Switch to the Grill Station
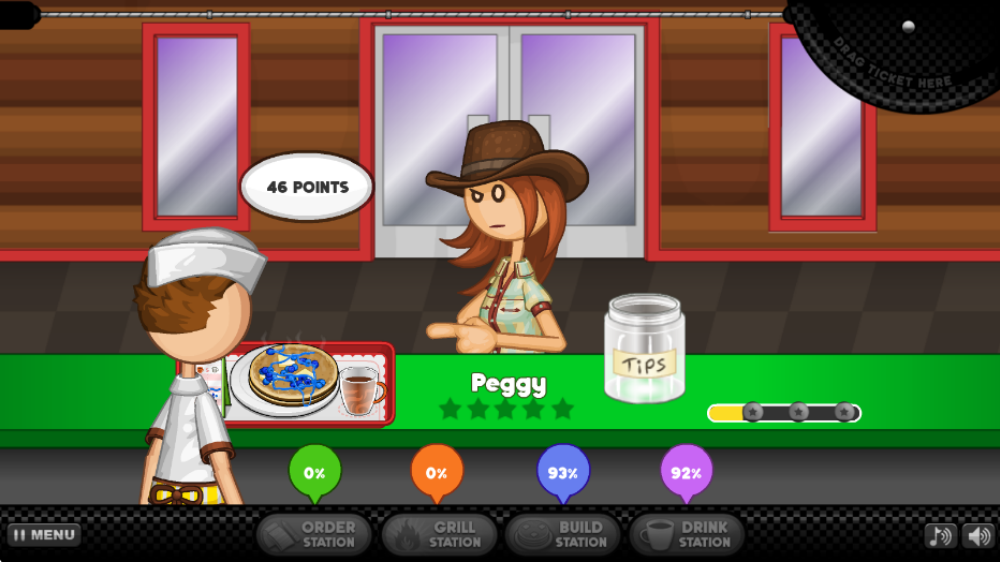Viewport: 1000px width, 562px height. (x=438, y=535)
